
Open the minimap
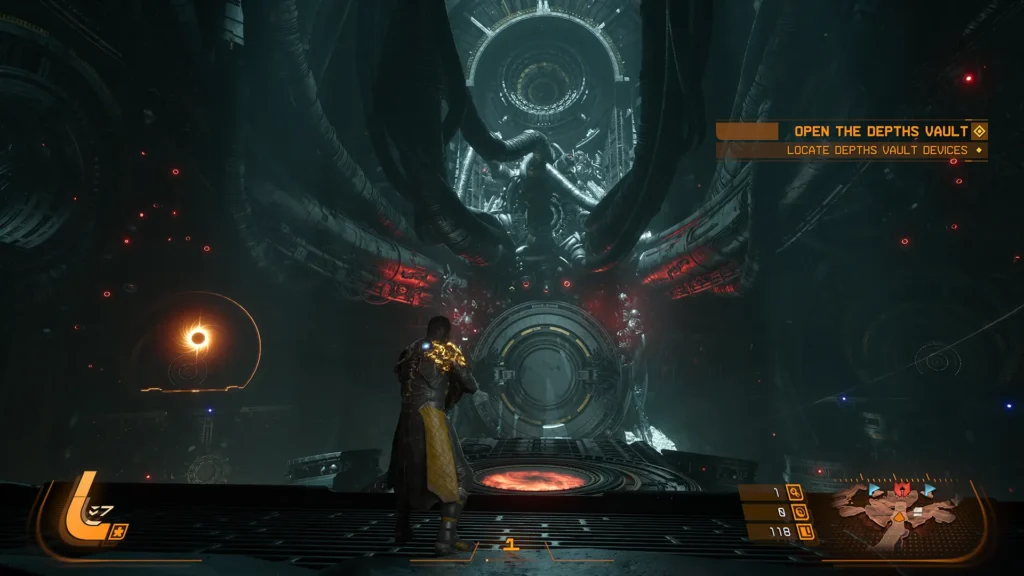(x=901, y=515)
